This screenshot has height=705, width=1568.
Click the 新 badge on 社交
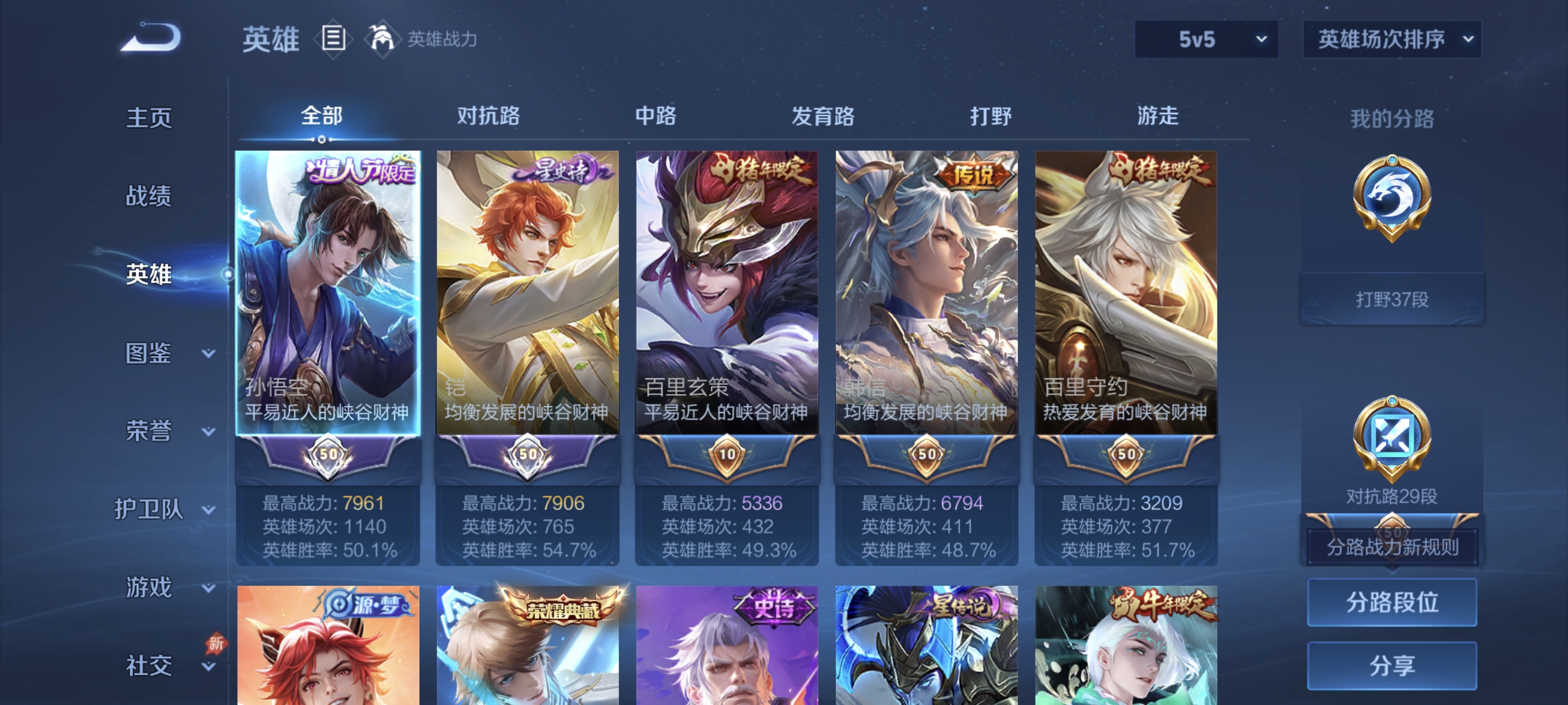tap(216, 645)
